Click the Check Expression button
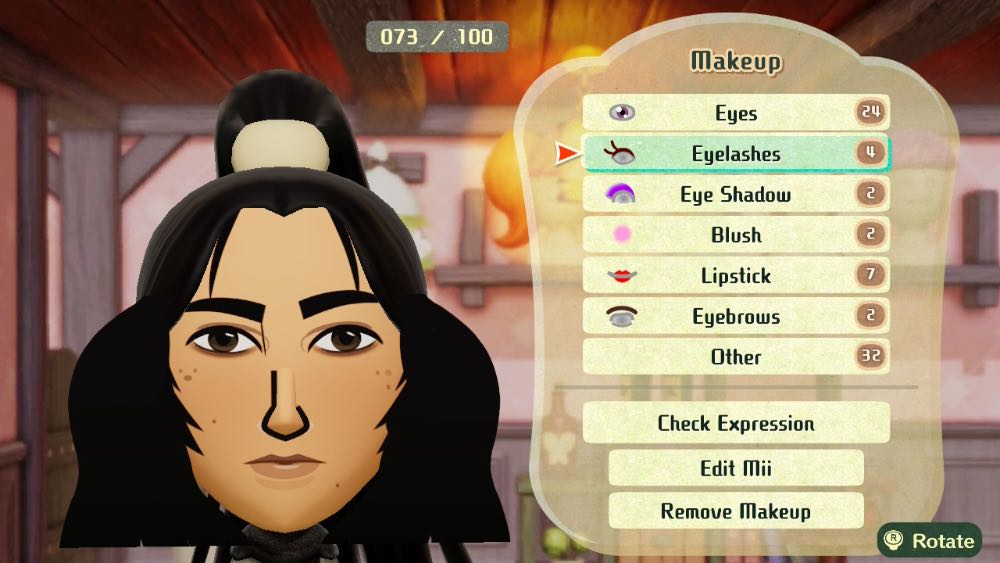 735,423
